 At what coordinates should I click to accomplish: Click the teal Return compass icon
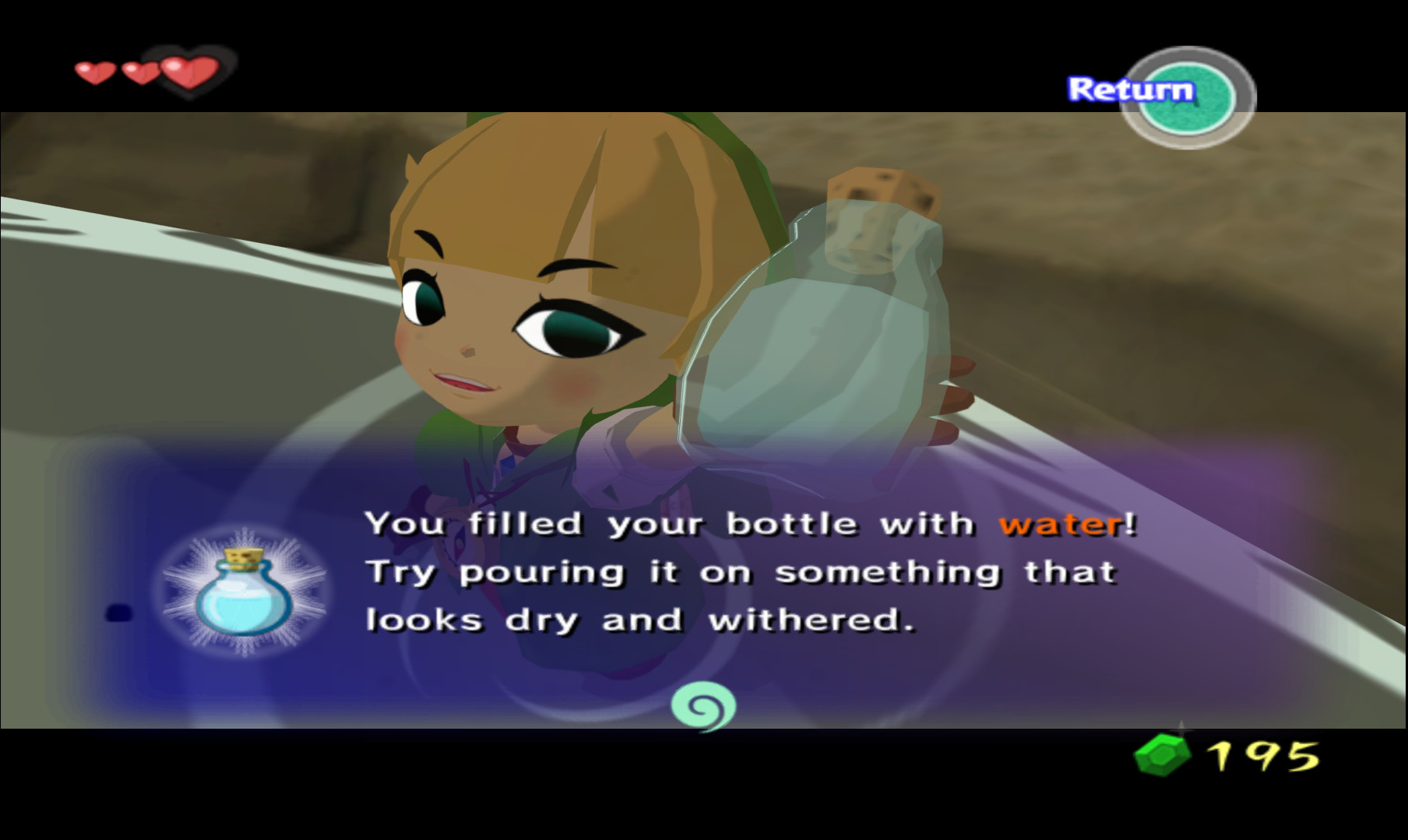tap(1187, 92)
